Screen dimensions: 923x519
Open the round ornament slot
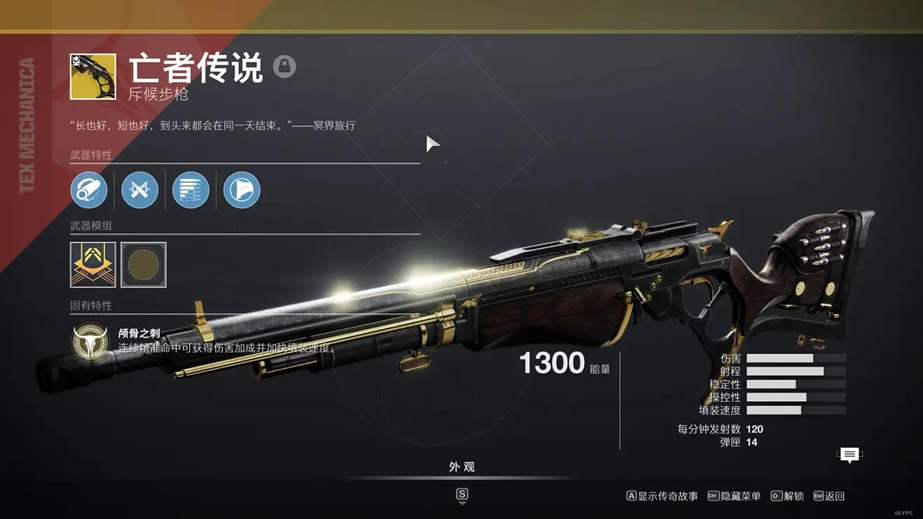144,264
